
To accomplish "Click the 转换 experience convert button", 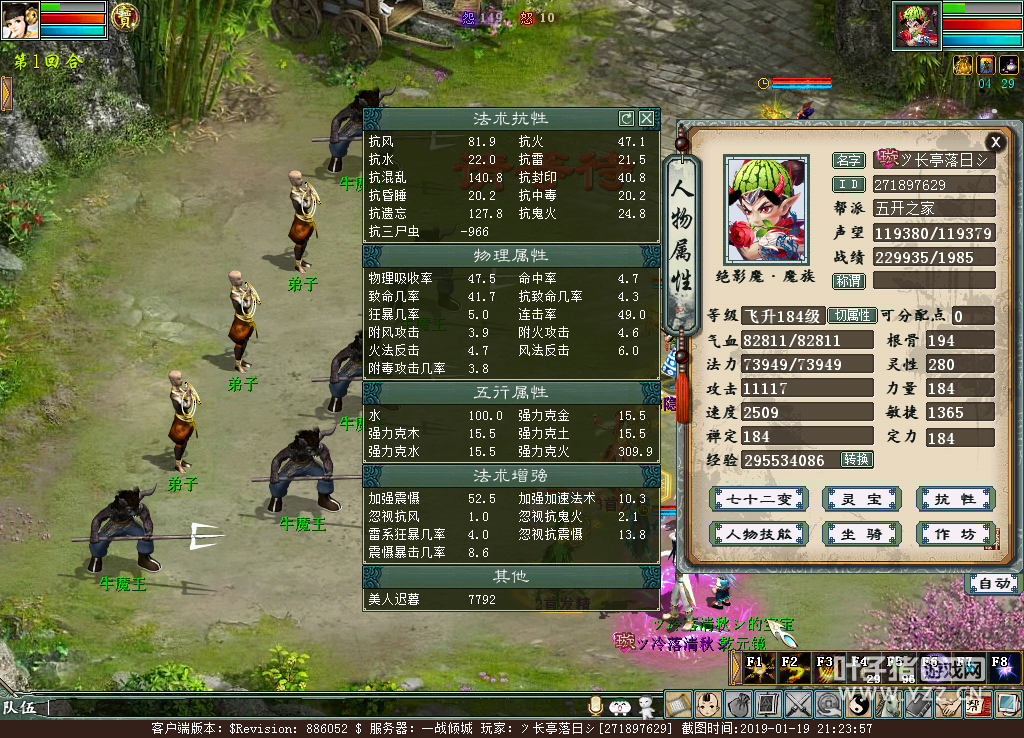I will coord(857,460).
